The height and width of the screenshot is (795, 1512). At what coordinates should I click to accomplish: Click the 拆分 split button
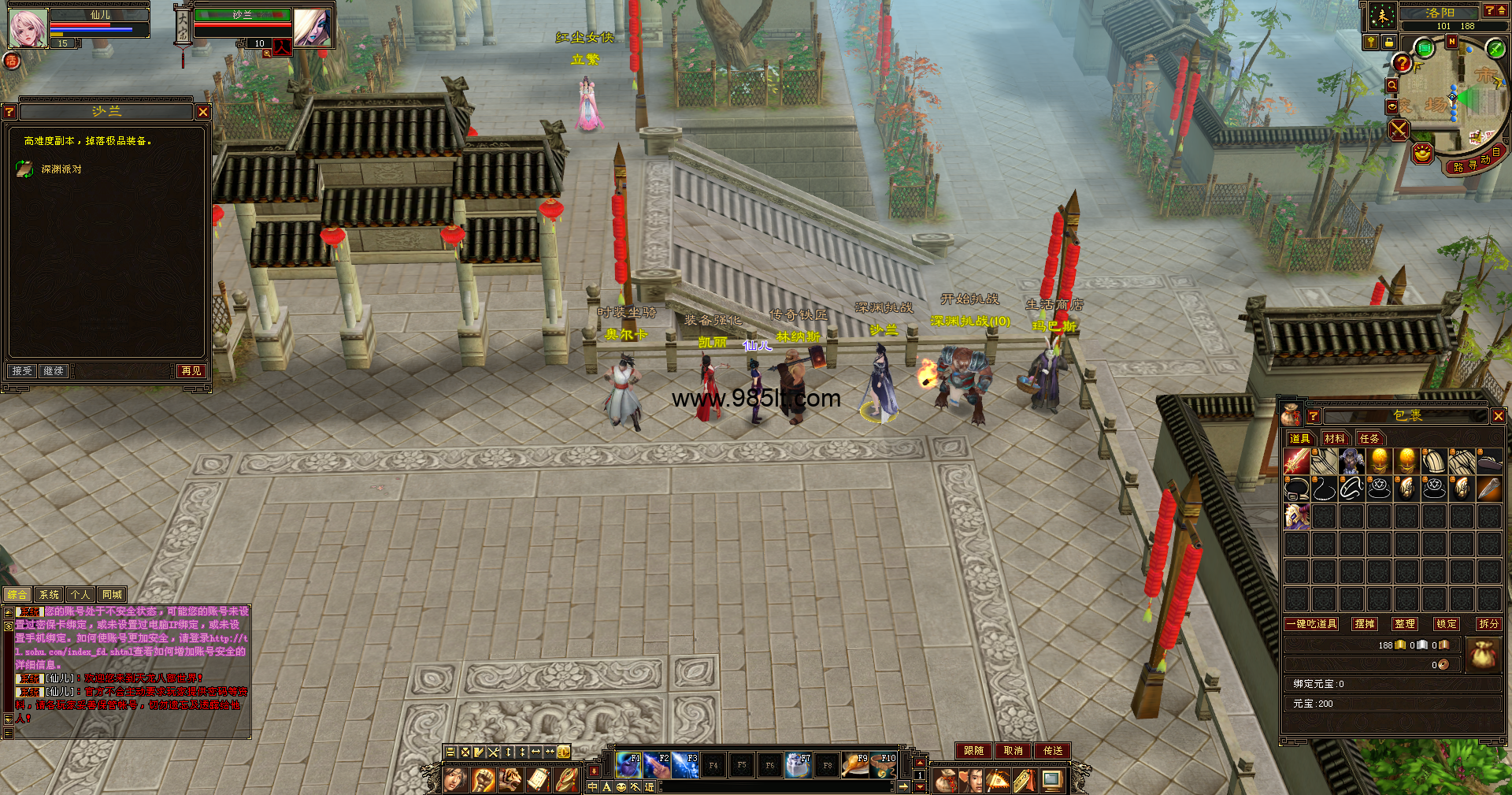click(x=1488, y=624)
